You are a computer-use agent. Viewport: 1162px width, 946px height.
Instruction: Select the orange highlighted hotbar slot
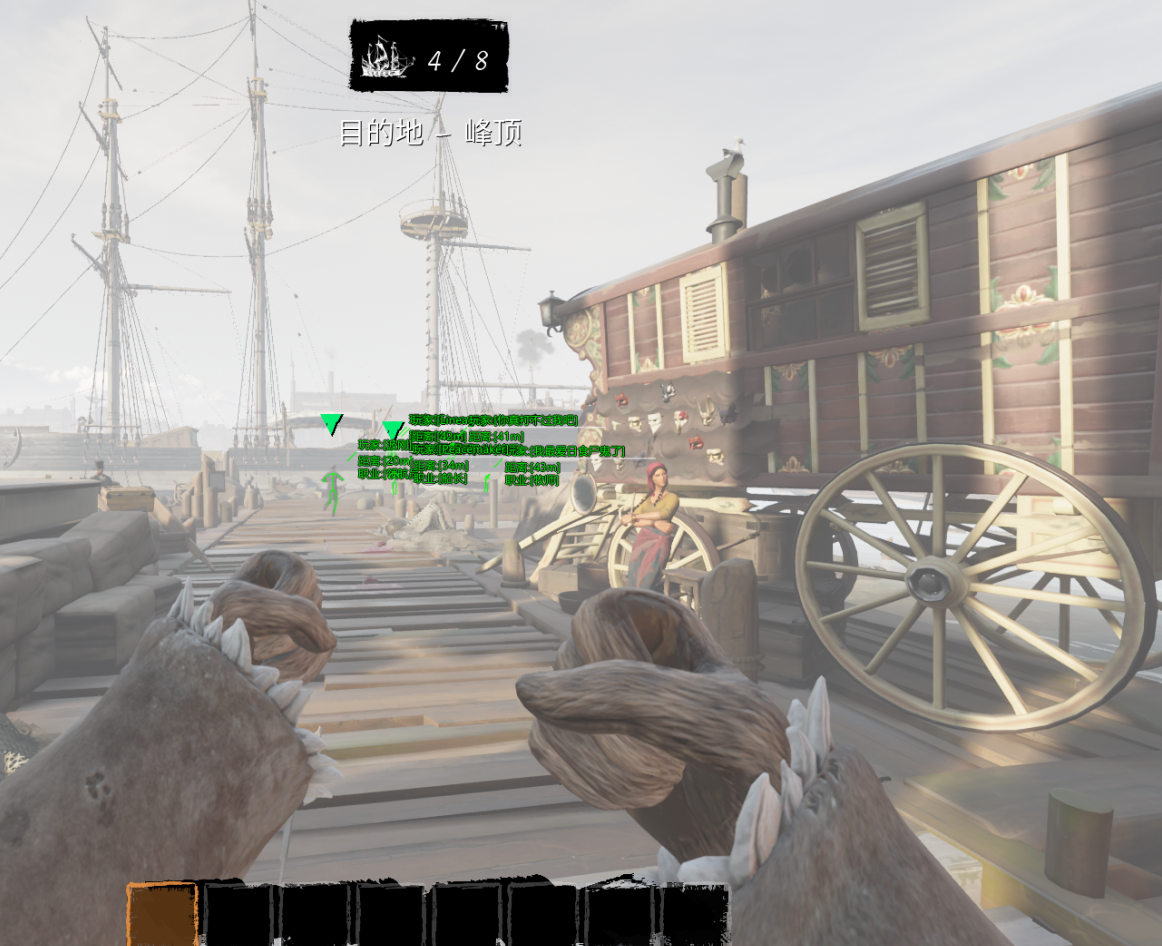(x=162, y=914)
